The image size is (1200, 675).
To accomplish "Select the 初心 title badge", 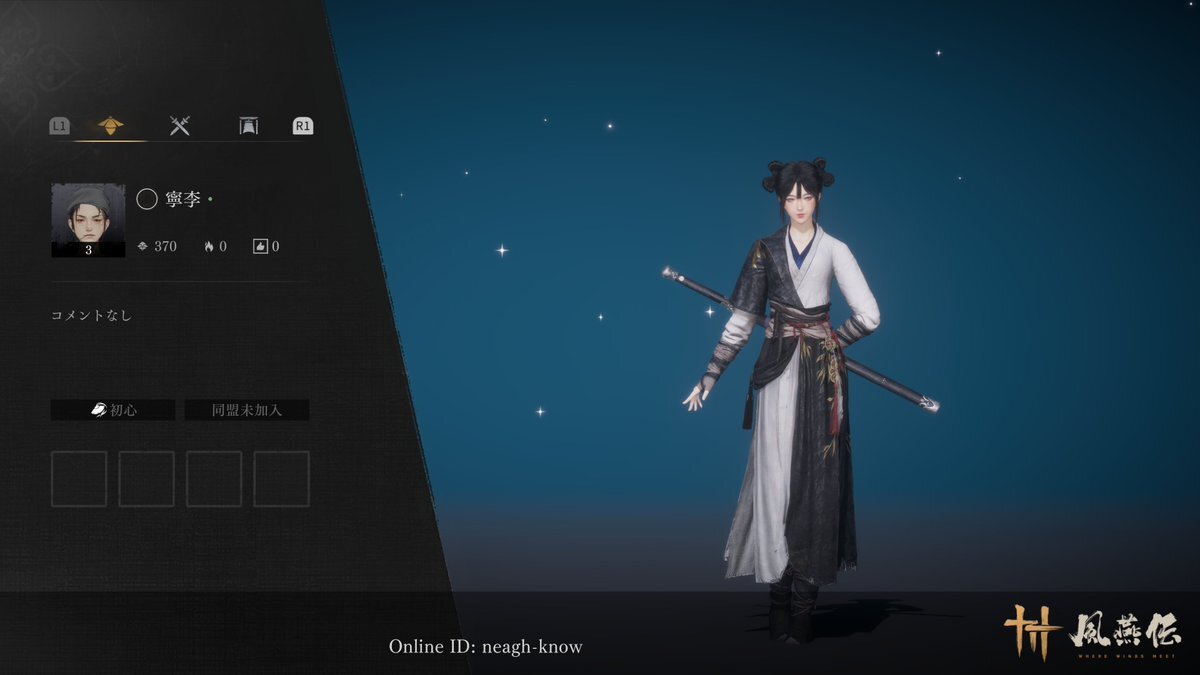I will [x=113, y=410].
